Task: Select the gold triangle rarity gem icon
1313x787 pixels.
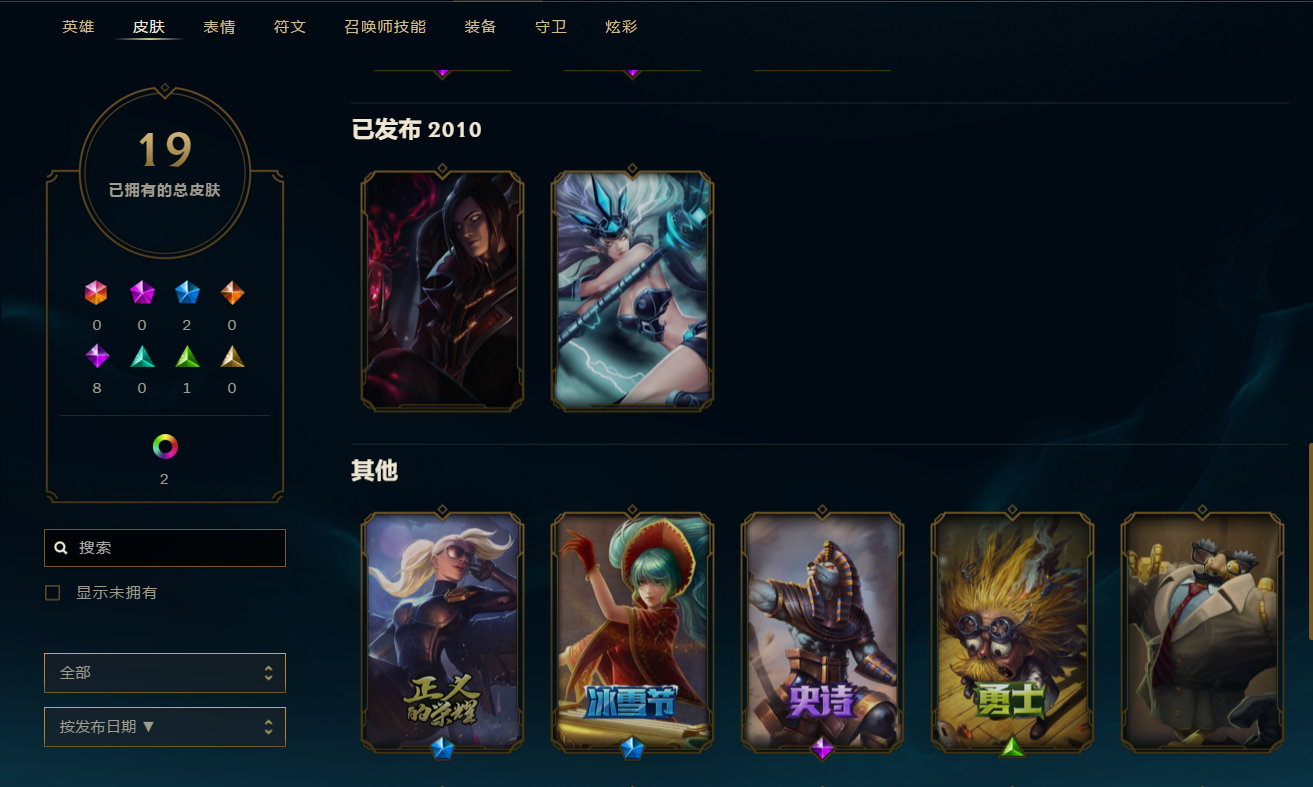Action: point(232,356)
